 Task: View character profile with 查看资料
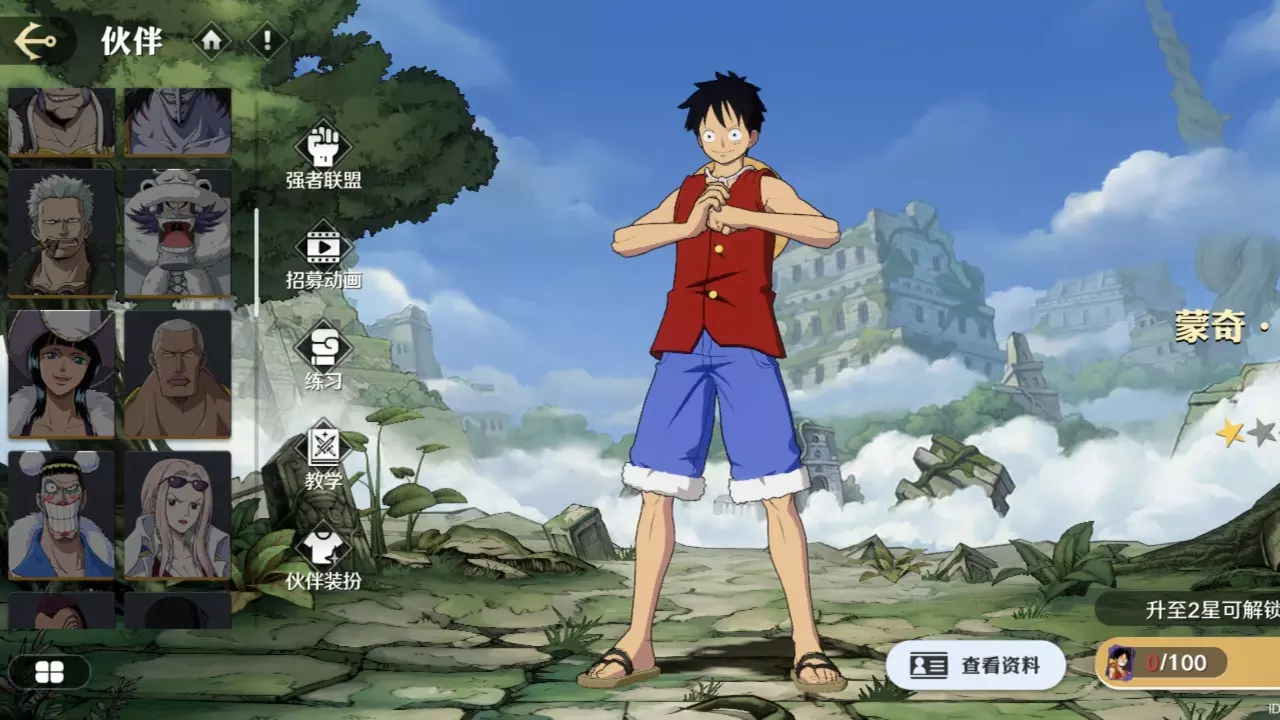coord(975,665)
